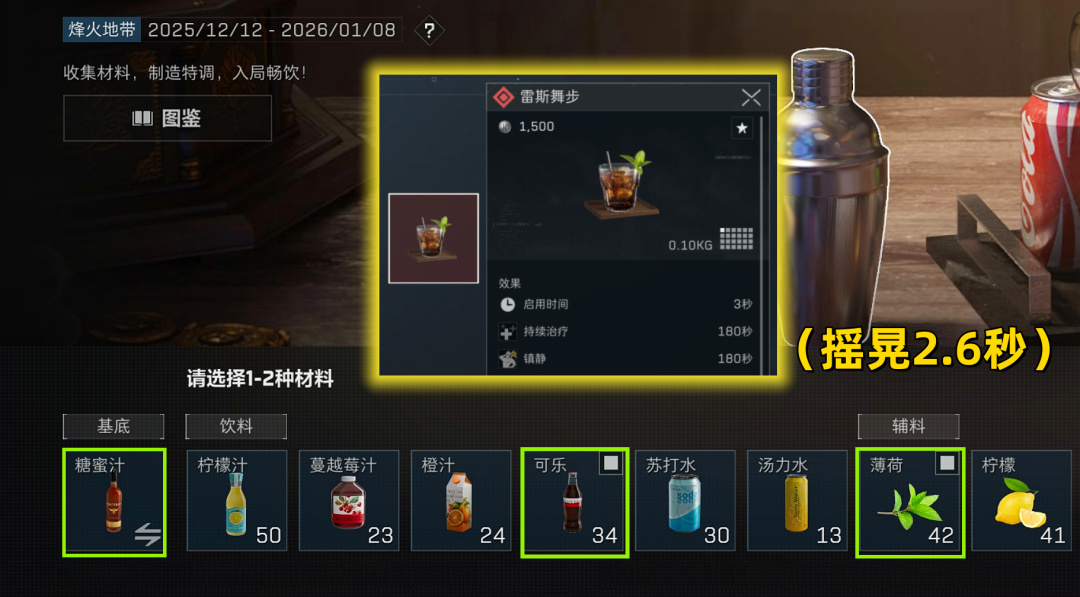Screen dimensions: 1080x597
Task: Open the 图鉴 collection book
Action: pos(167,118)
